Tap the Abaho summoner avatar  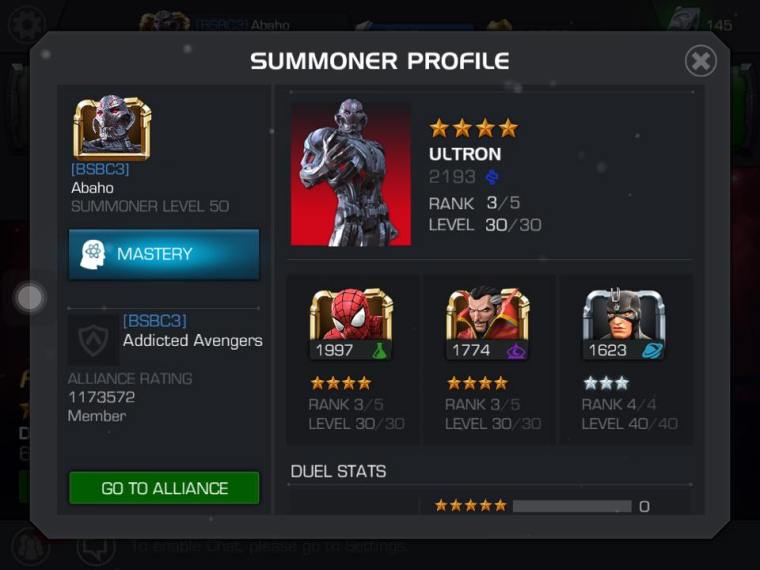pos(111,129)
